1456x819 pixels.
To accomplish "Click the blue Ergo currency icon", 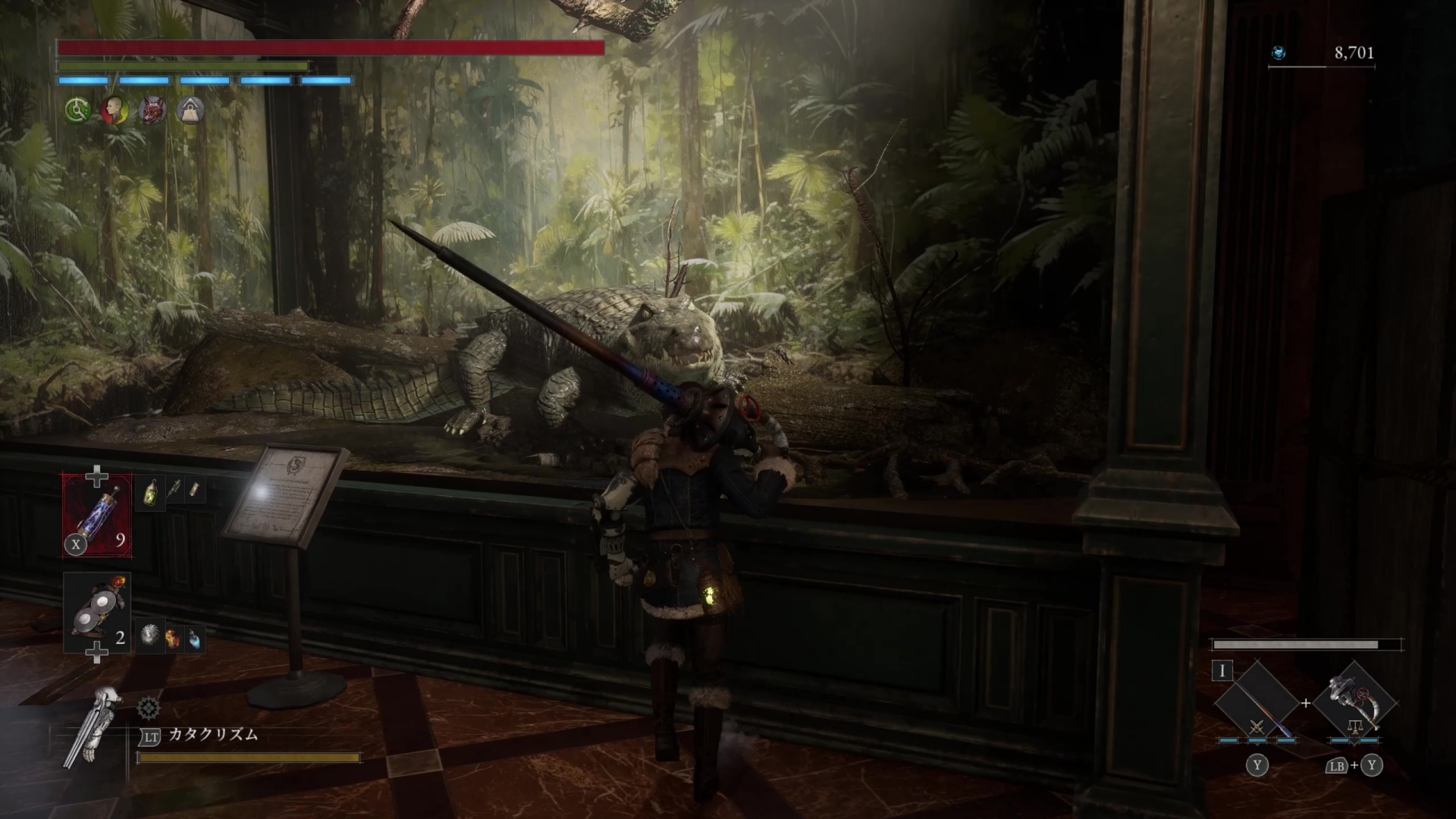I will click(x=1279, y=53).
